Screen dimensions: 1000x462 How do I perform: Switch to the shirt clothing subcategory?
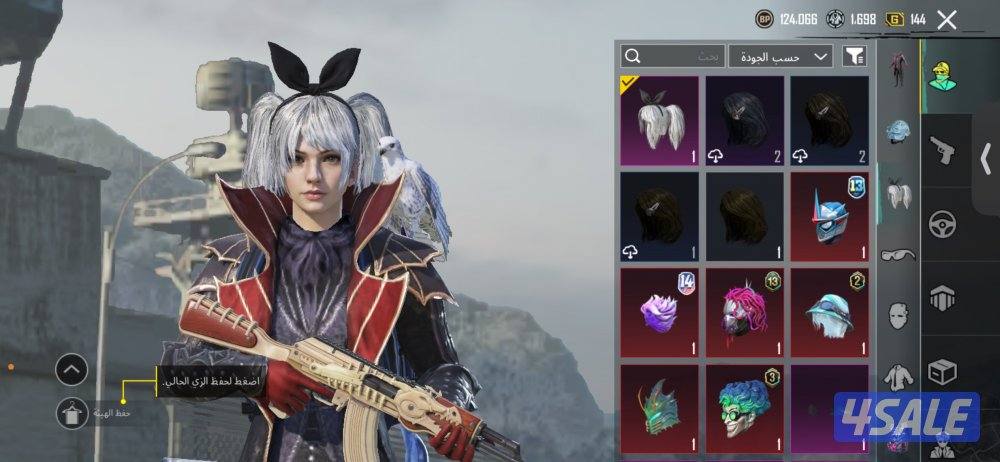click(x=898, y=376)
